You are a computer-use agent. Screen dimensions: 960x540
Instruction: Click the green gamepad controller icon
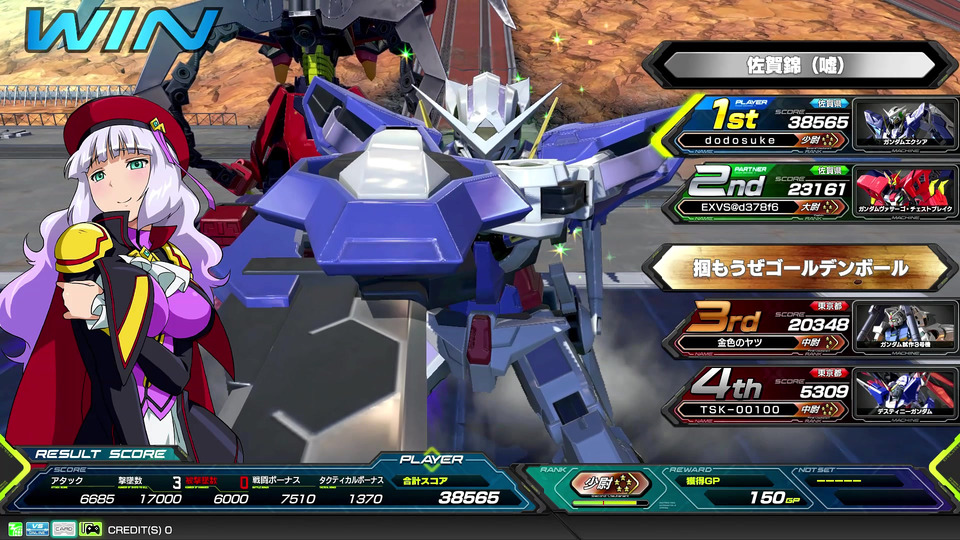tap(90, 529)
